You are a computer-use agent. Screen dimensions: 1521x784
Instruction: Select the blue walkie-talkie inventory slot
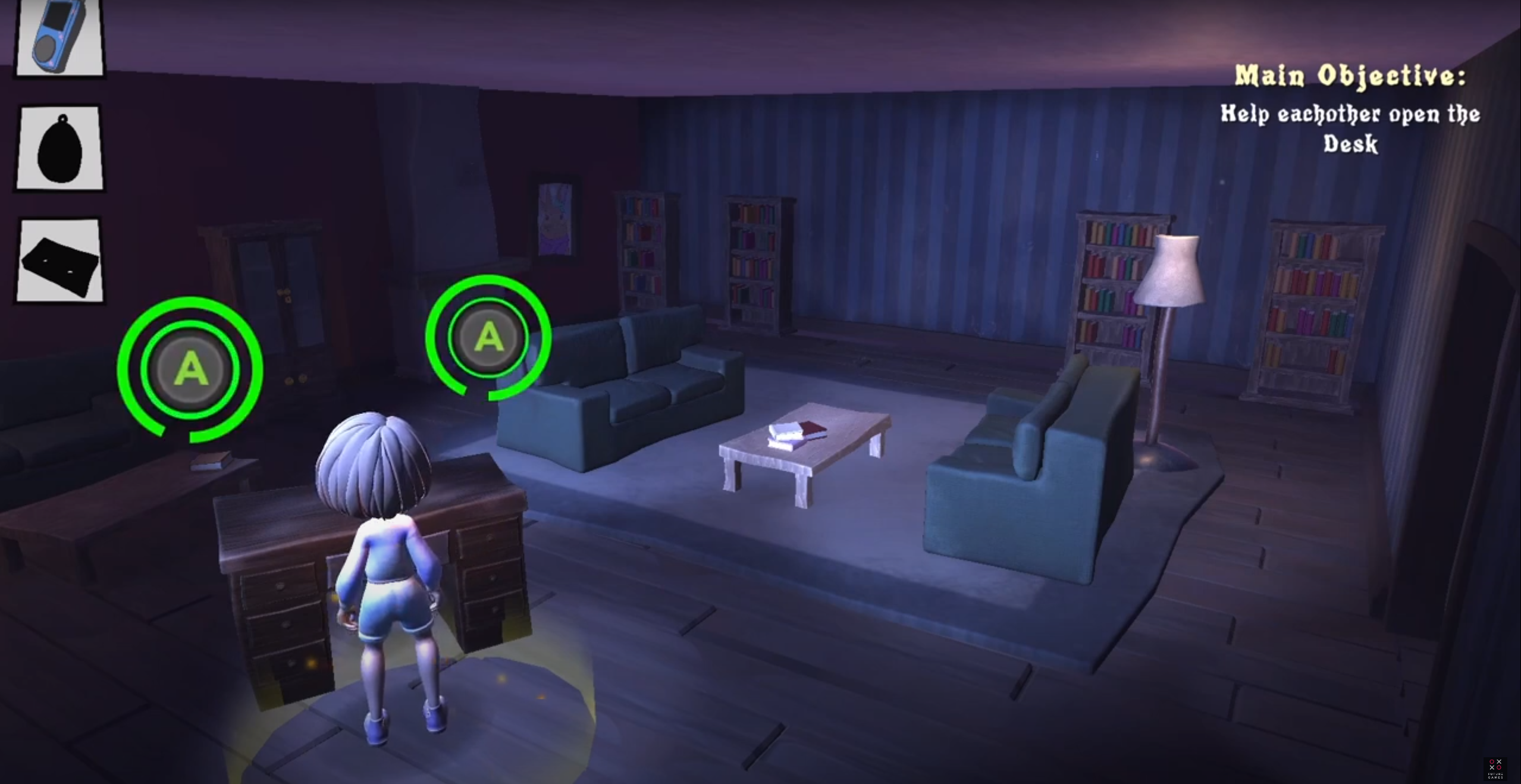point(59,37)
